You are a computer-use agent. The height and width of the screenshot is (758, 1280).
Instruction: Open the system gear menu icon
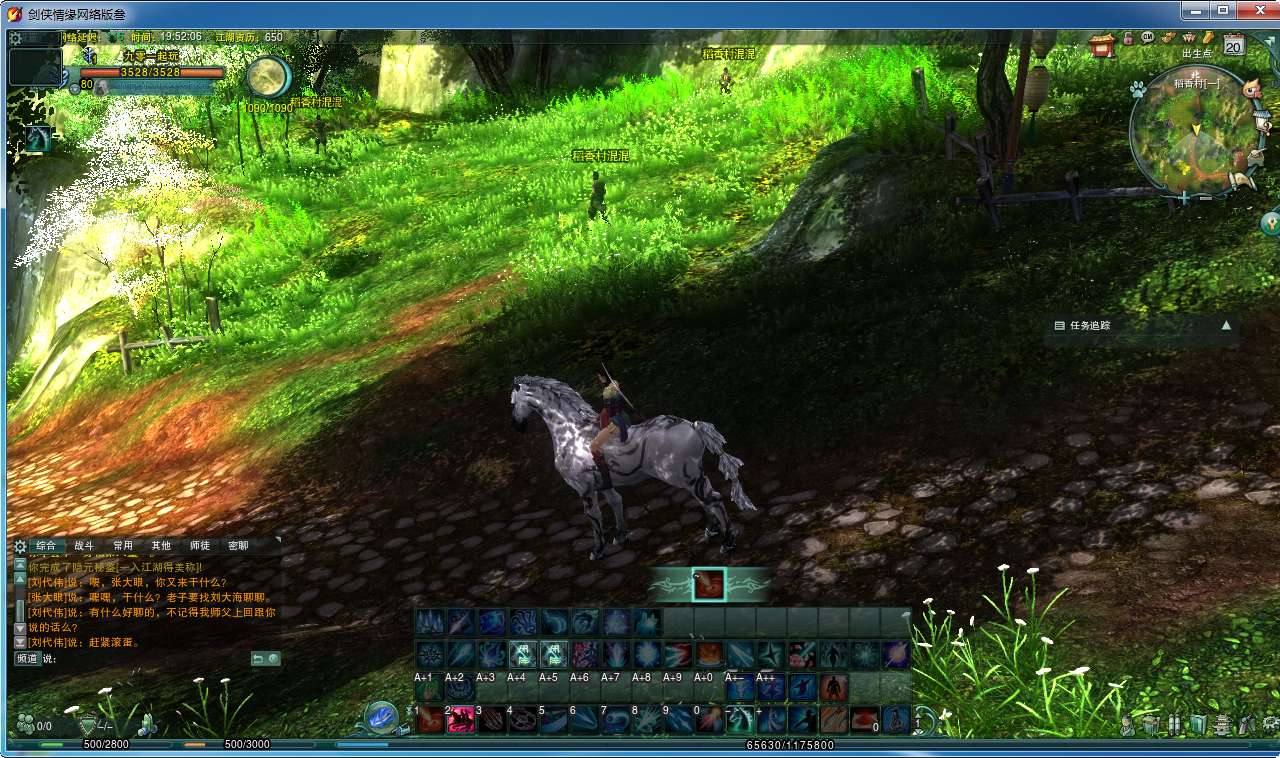tap(16, 39)
